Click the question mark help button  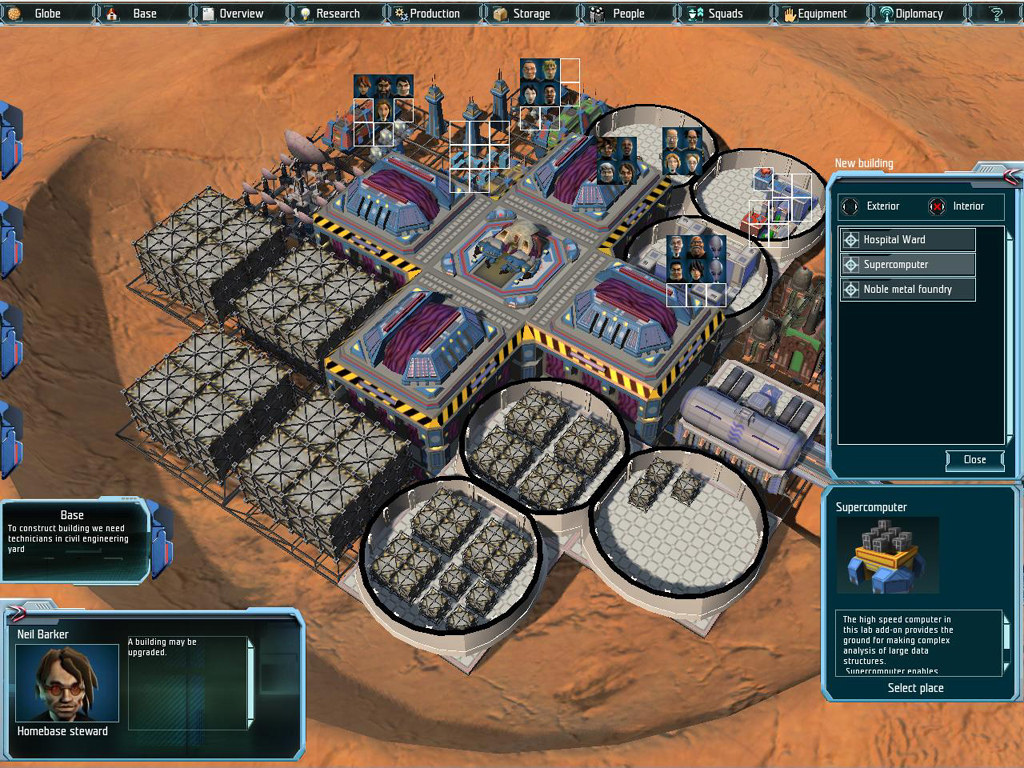pos(996,14)
